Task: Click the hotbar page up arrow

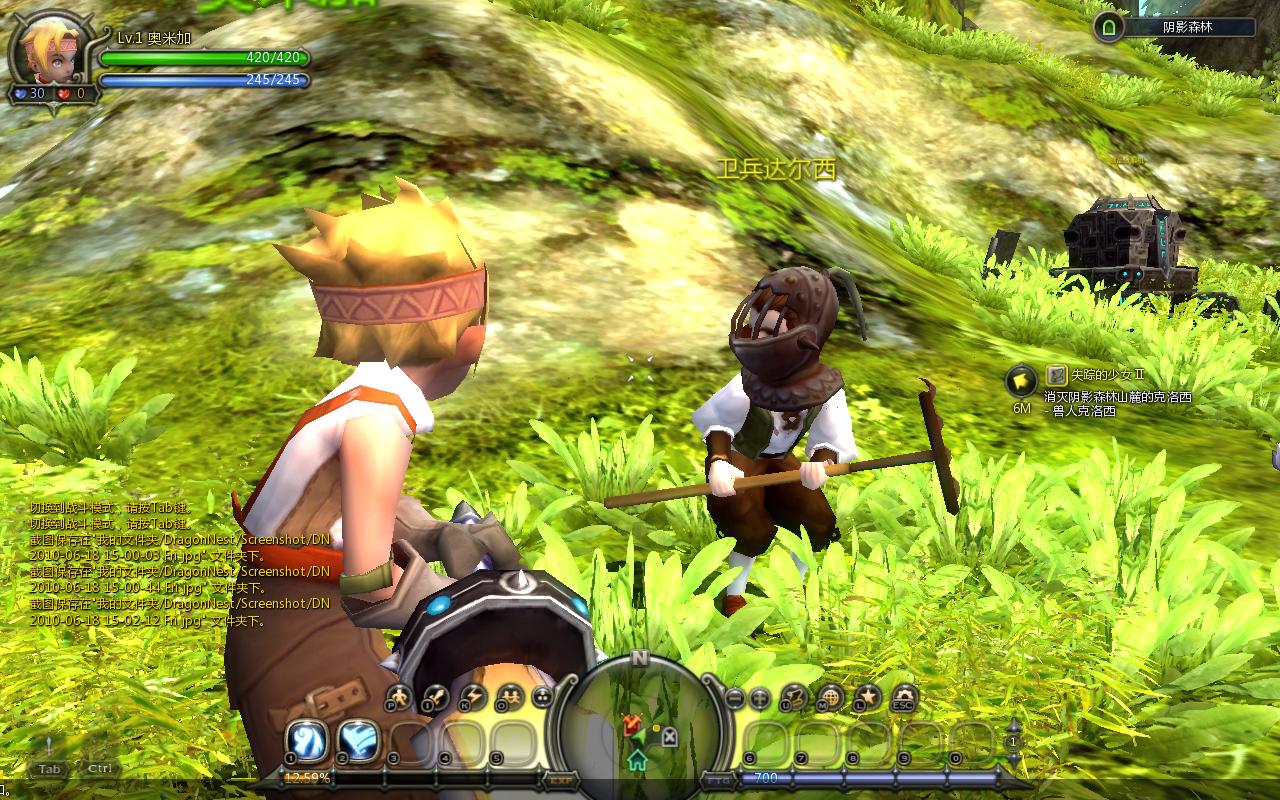Action: (x=1013, y=726)
